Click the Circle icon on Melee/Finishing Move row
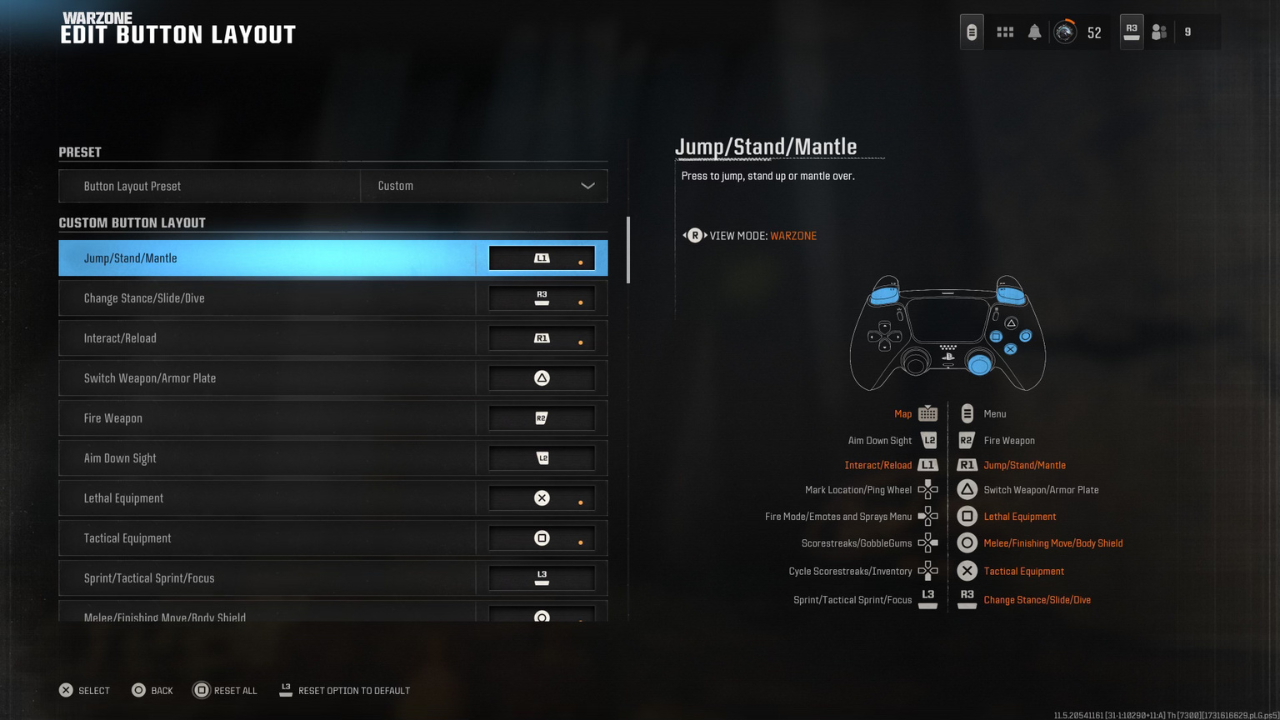This screenshot has width=1280, height=720. [x=966, y=542]
